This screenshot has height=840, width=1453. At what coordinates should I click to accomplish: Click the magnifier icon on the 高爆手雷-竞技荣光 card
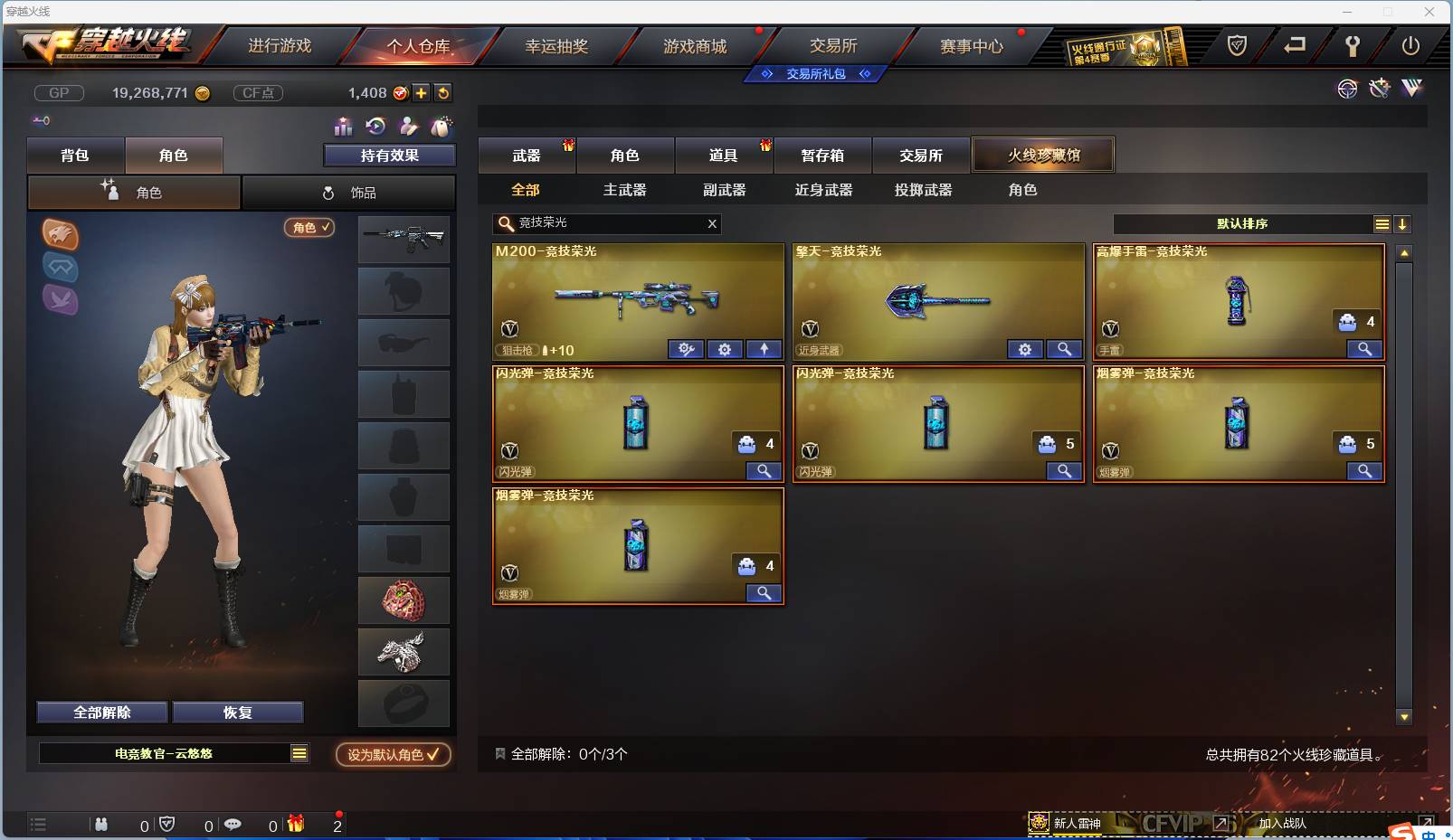[1365, 349]
